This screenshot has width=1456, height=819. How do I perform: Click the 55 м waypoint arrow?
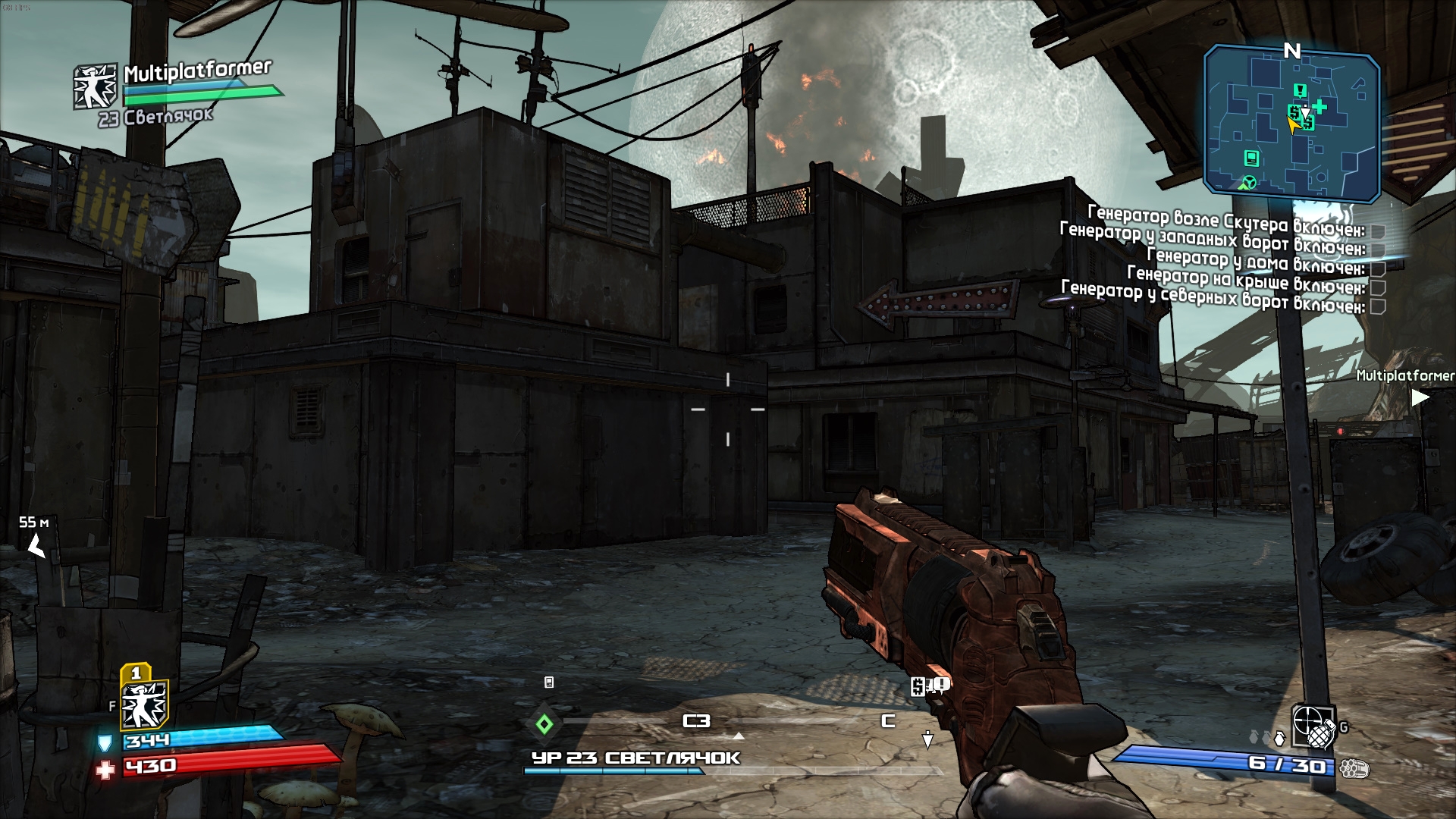pos(35,544)
